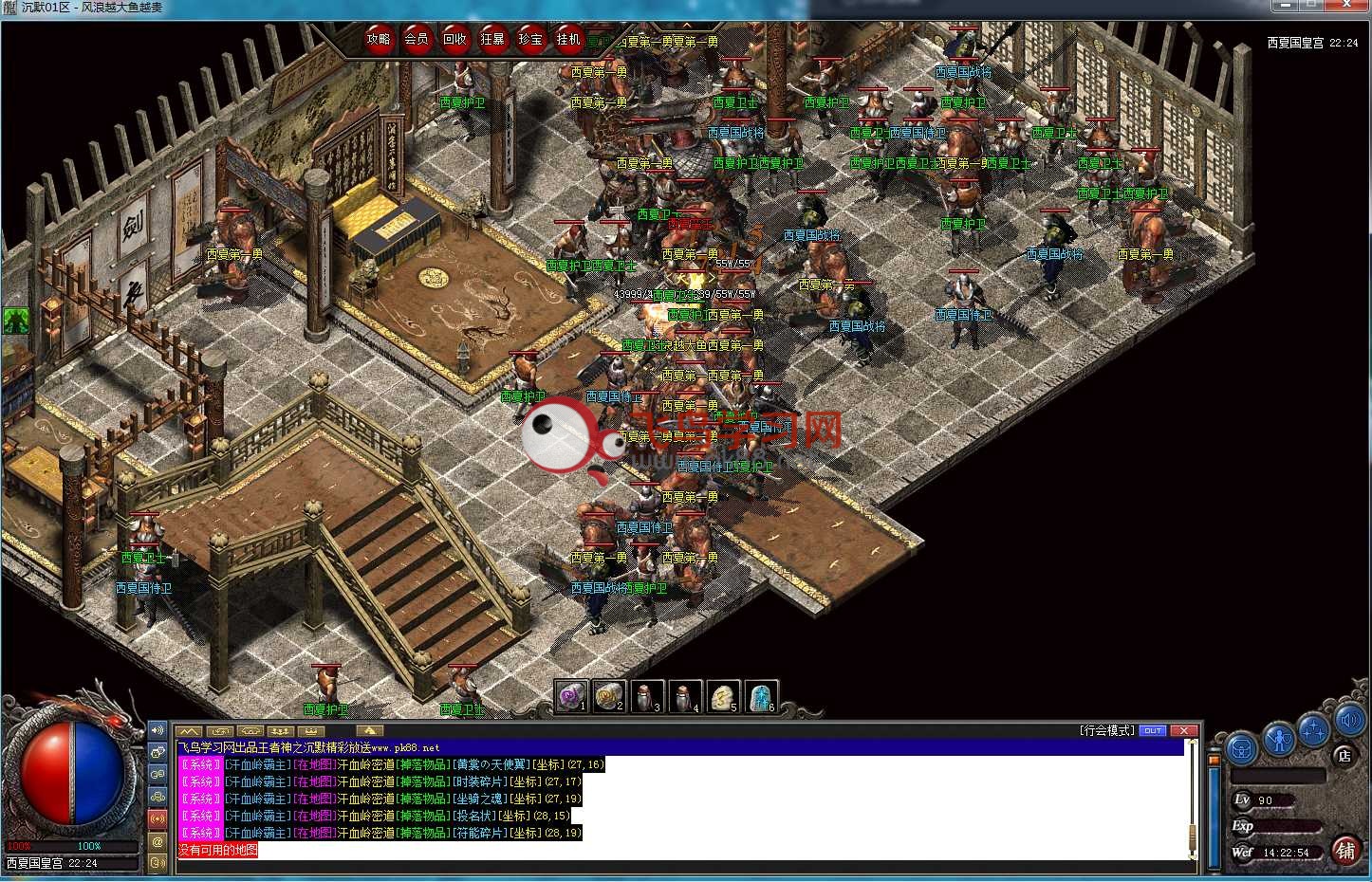
Task: Open the skills sparkle icon
Action: coord(1314,730)
